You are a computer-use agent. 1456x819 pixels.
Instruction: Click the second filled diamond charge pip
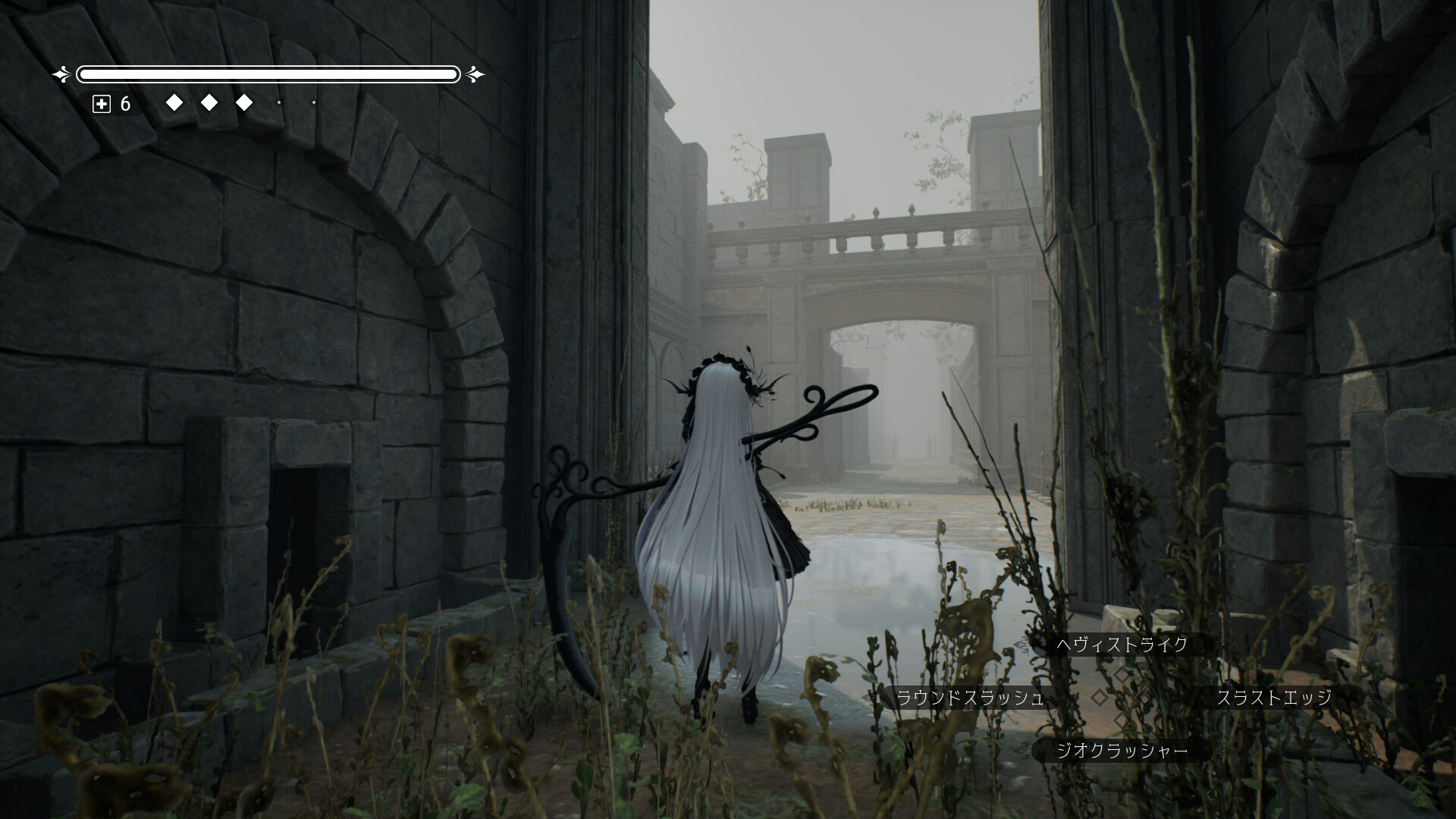209,102
